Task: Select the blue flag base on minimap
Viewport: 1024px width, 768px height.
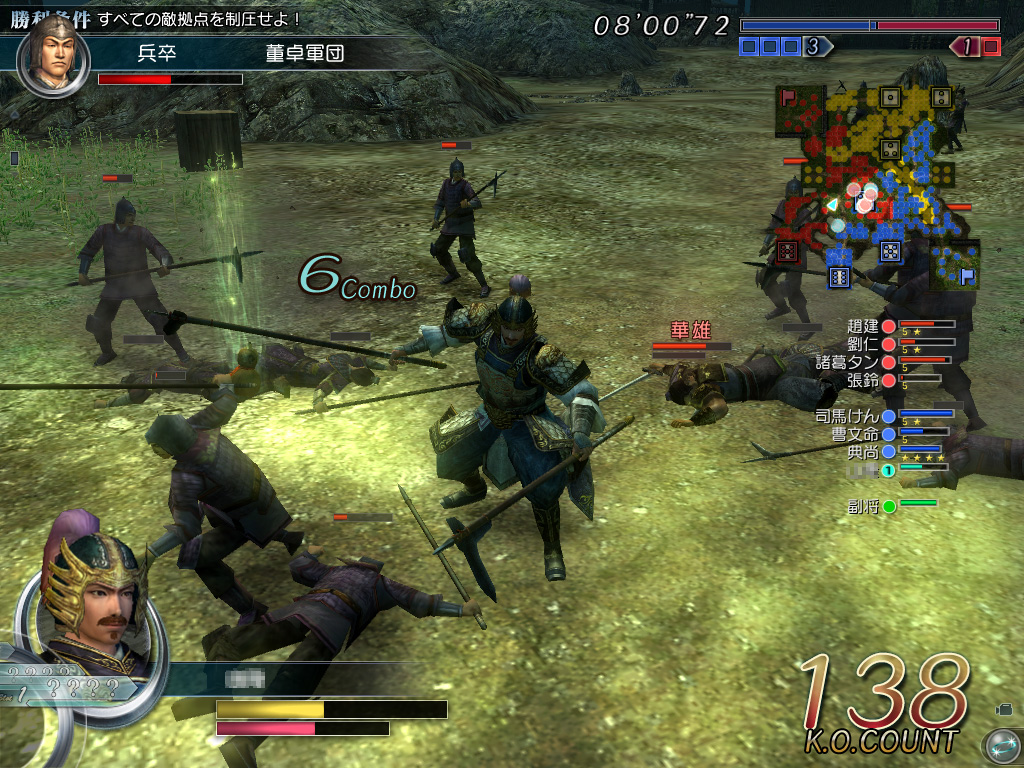Action: pos(967,276)
